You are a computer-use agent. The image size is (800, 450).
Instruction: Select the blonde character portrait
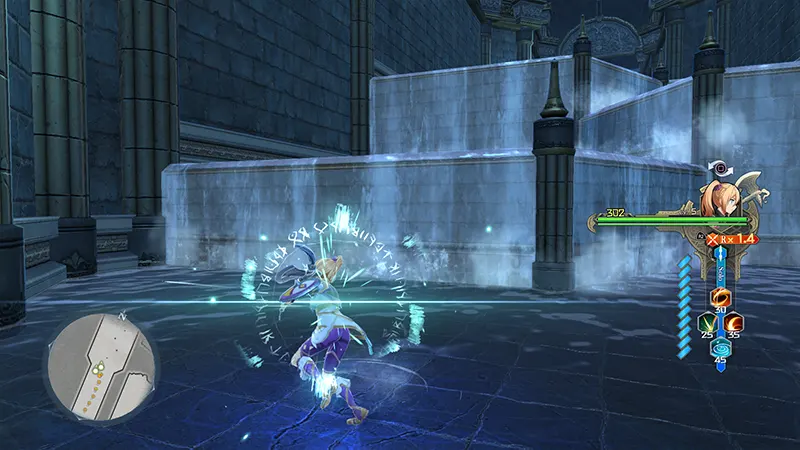720,199
